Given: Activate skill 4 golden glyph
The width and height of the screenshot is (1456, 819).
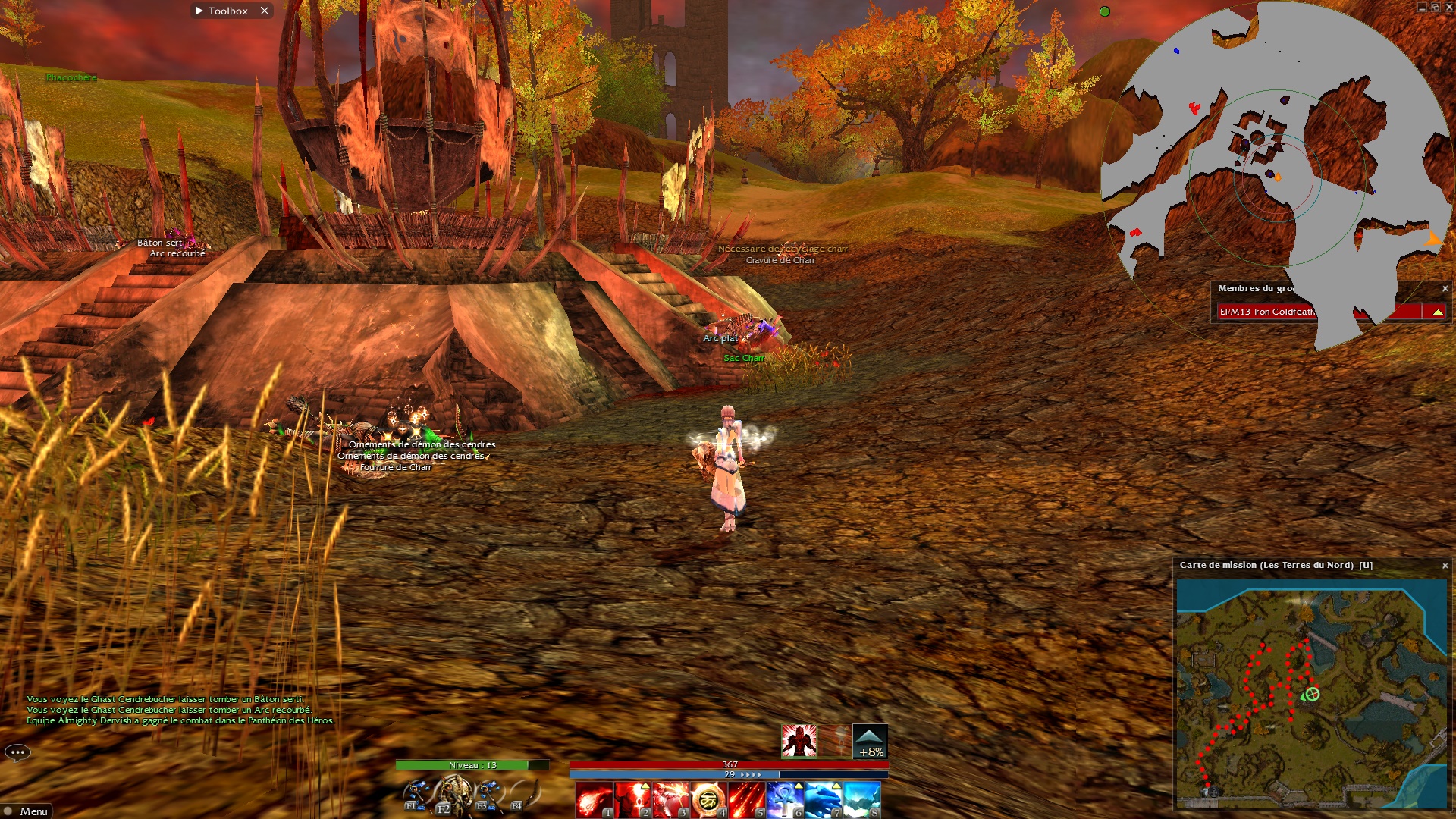Looking at the screenshot, I should tap(708, 800).
